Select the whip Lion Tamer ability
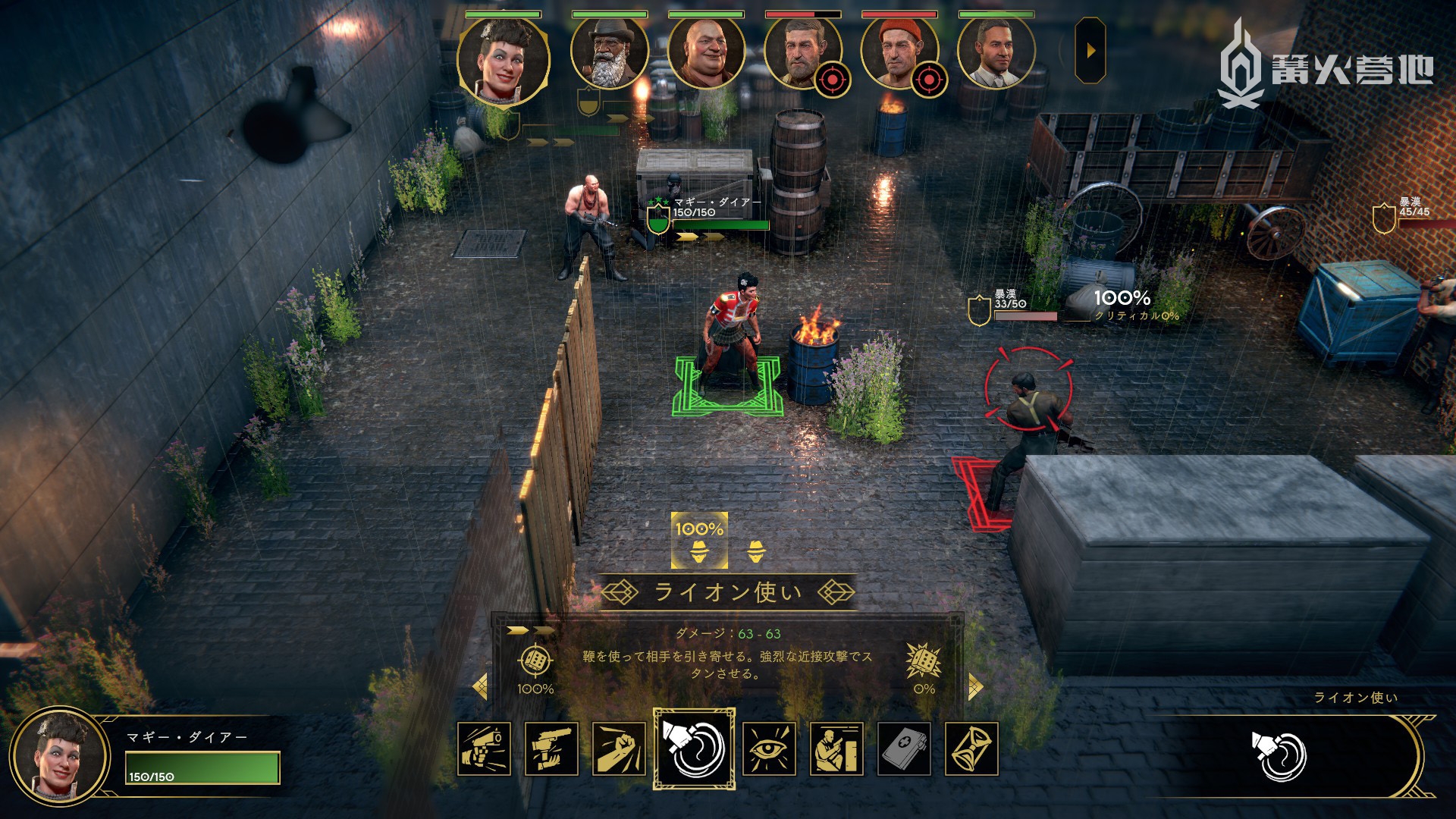This screenshot has width=1456, height=819. 694,749
